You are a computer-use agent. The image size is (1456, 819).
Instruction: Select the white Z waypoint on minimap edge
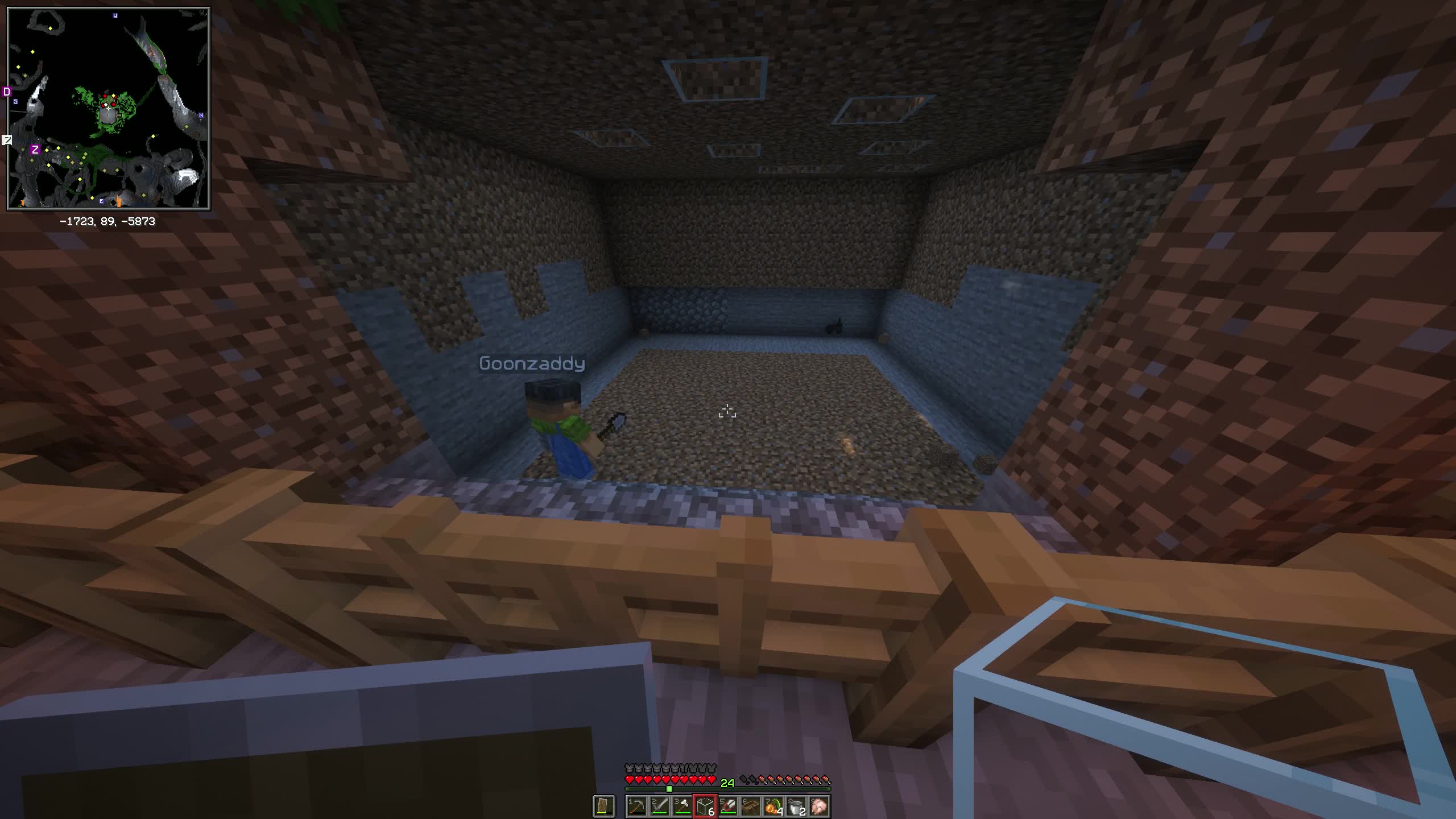(x=7, y=139)
